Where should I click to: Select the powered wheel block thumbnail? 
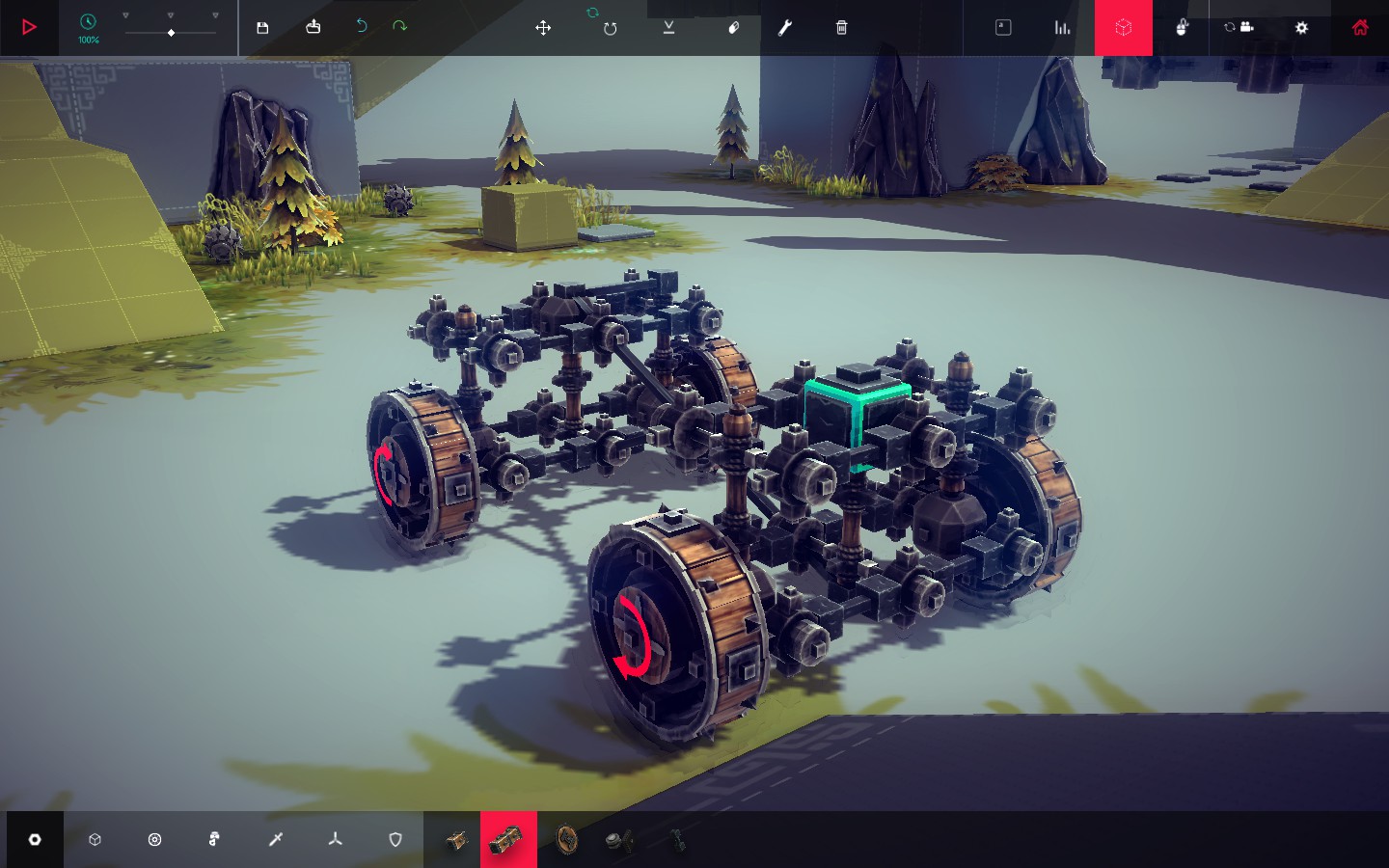click(x=509, y=839)
